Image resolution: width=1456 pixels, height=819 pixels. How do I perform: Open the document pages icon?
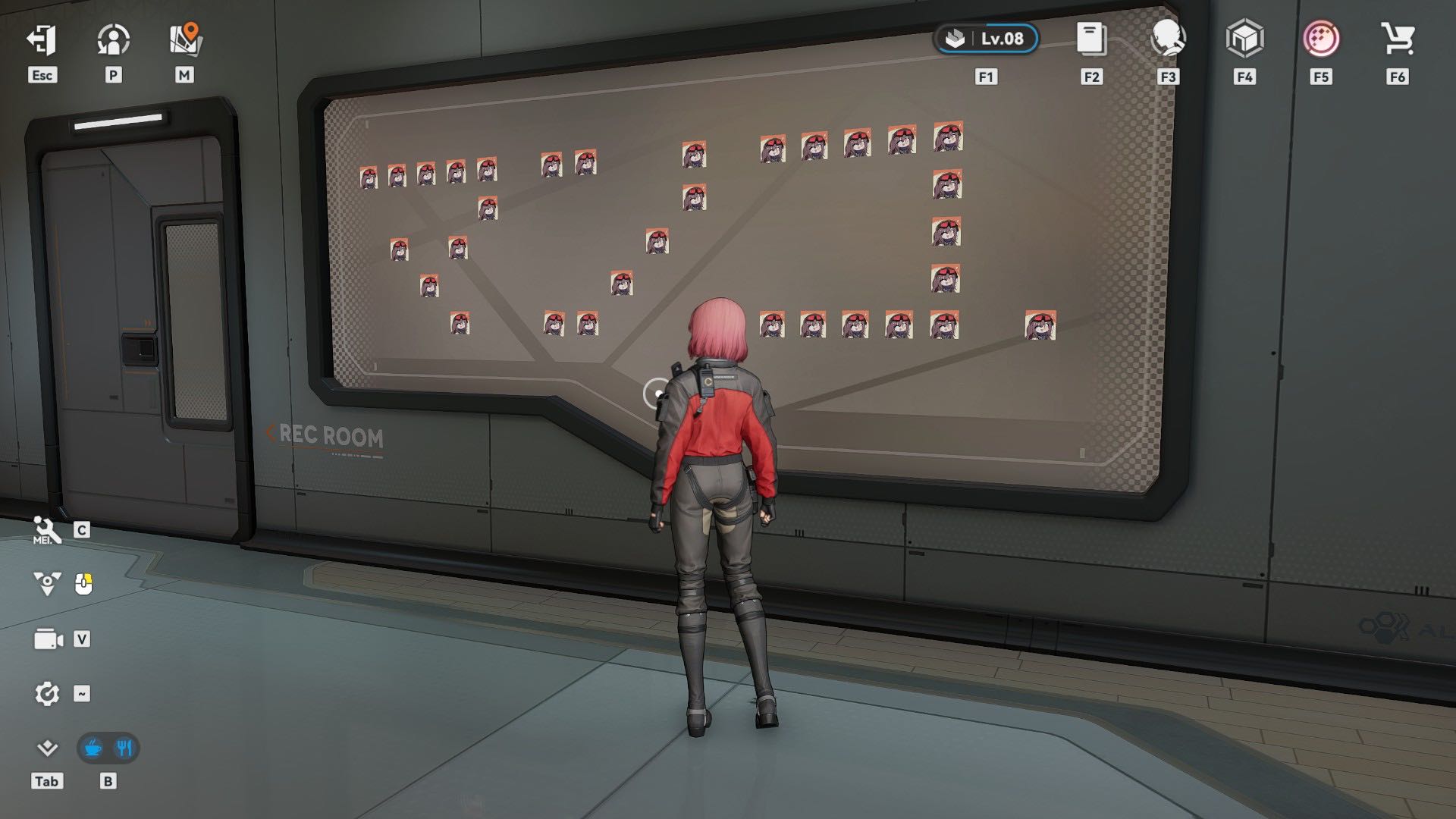point(1091,39)
